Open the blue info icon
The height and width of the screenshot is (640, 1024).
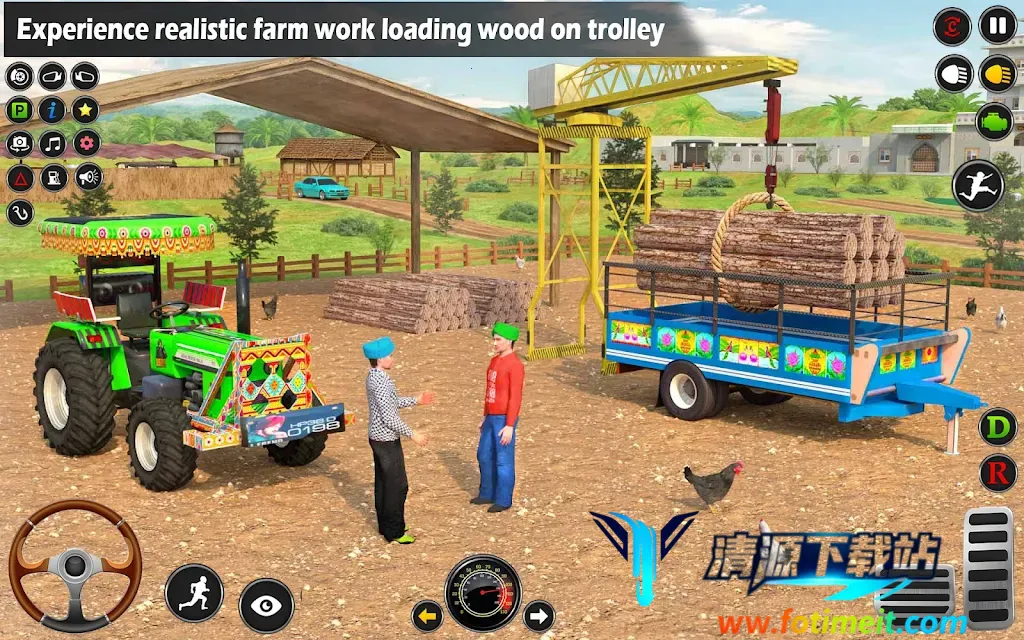pyautogui.click(x=52, y=110)
